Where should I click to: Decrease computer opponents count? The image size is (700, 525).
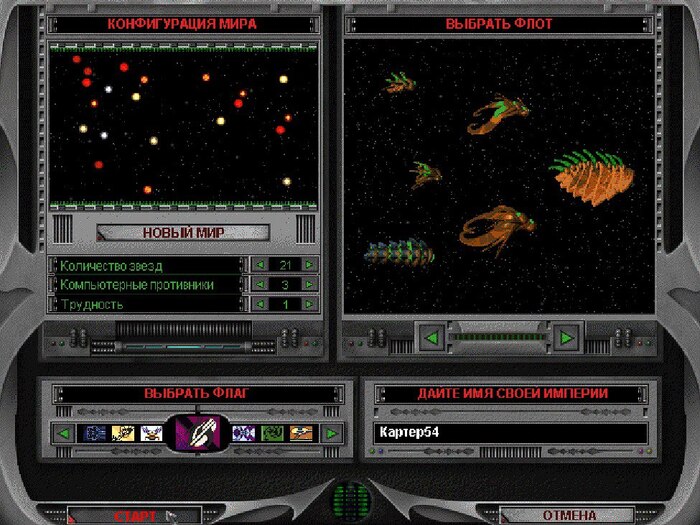[260, 285]
